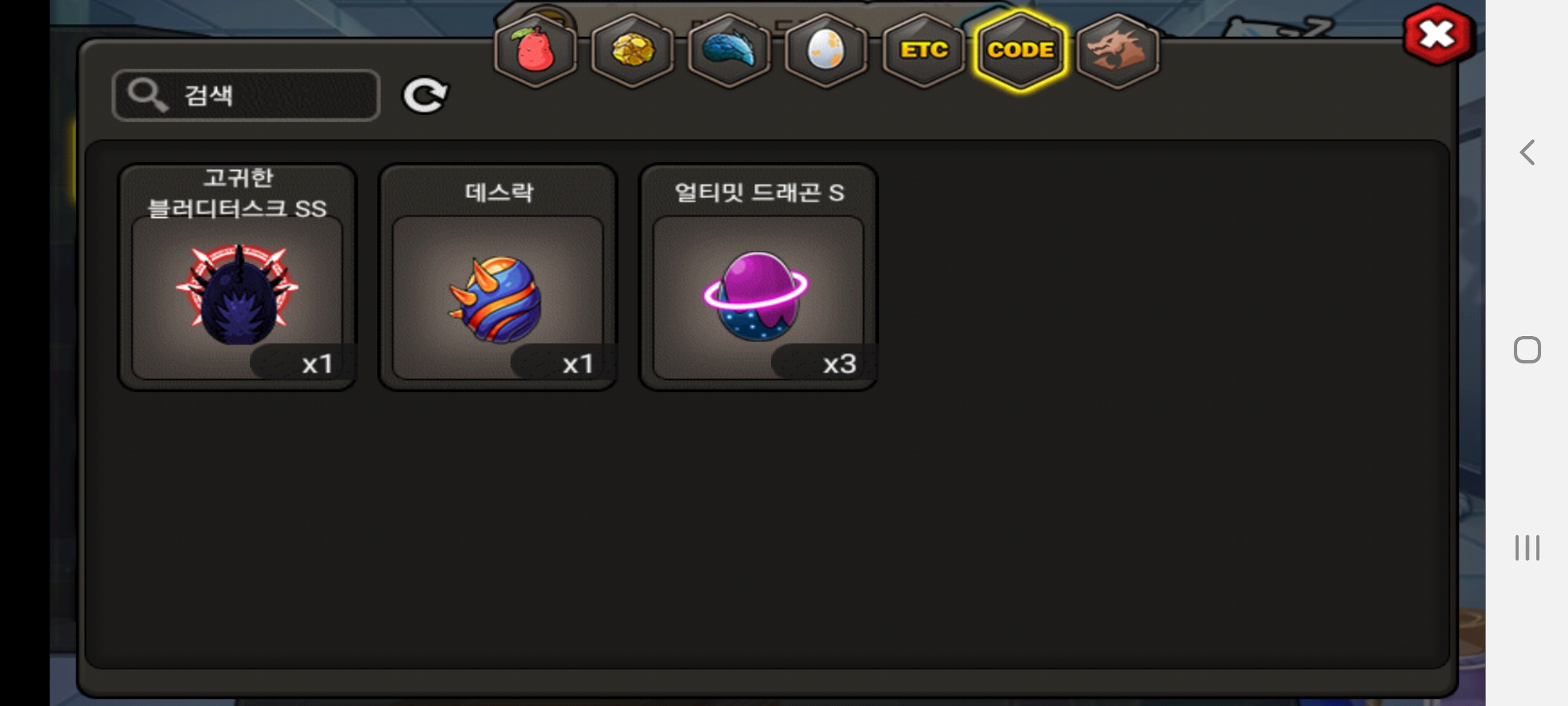Open the brown dragon head tab
Viewport: 1568px width, 706px height.
point(1117,50)
